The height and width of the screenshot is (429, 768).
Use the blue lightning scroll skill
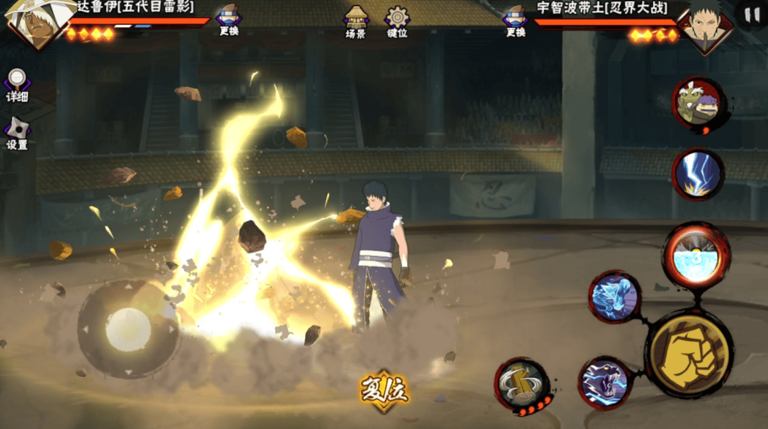(697, 175)
